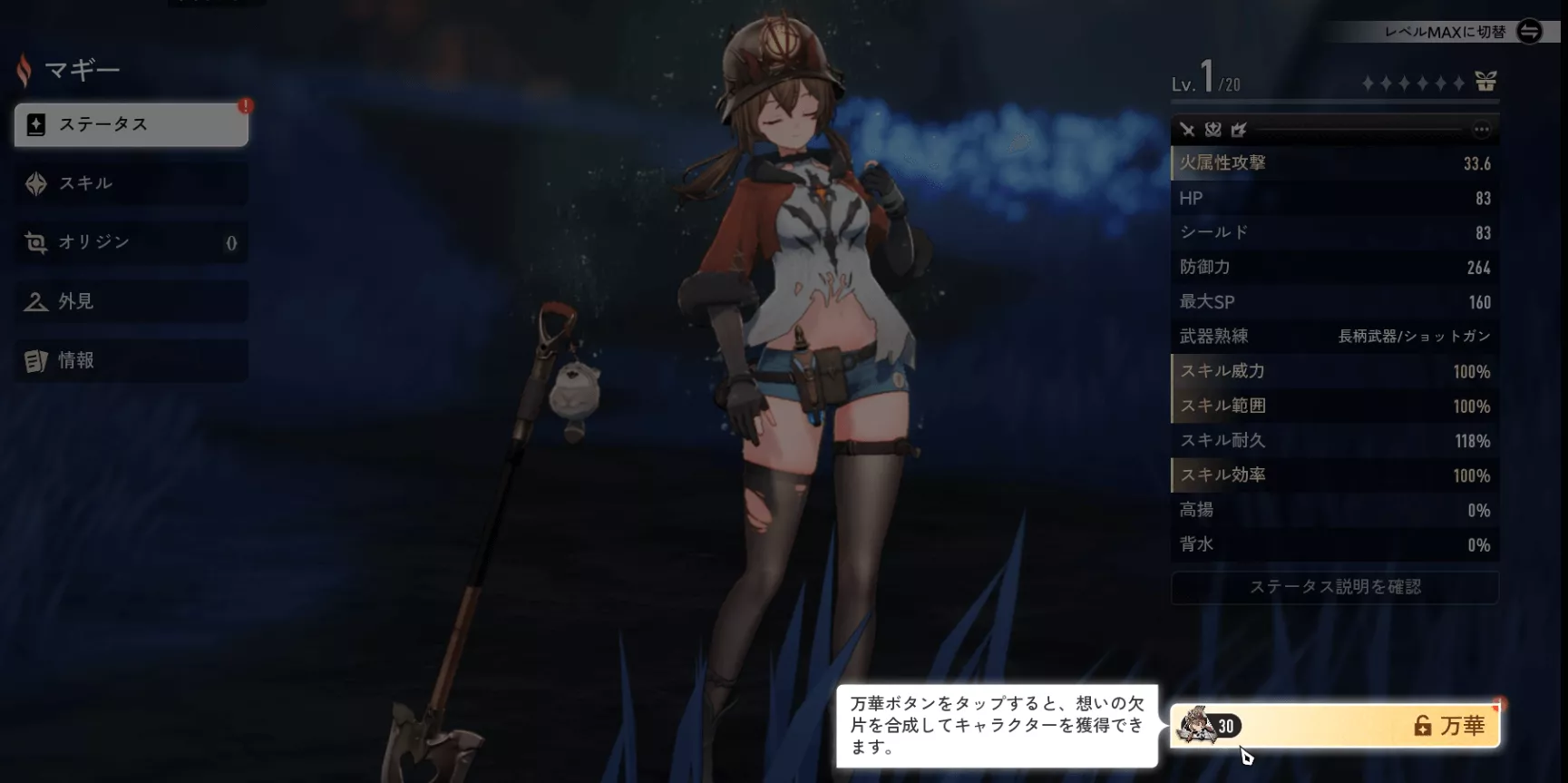Open the emblem badge icon in the stats bar
Image resolution: width=1568 pixels, height=783 pixels.
(x=1215, y=130)
